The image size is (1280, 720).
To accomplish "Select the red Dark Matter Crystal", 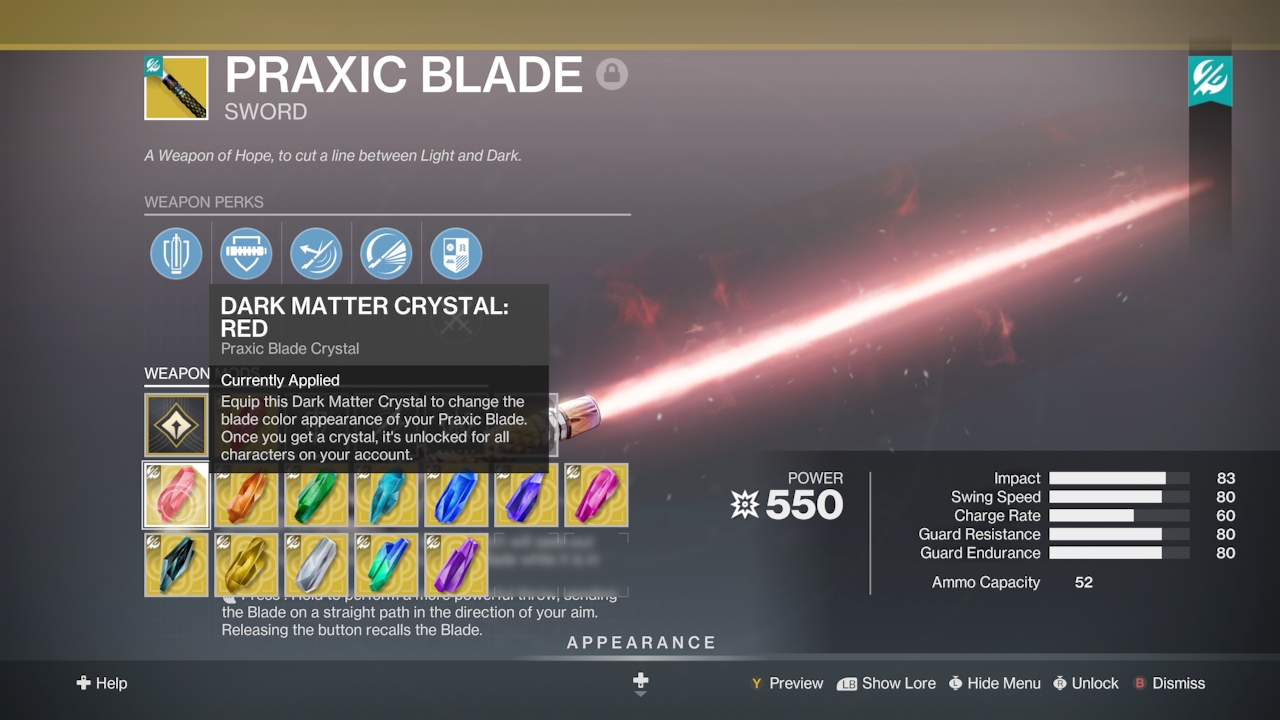I will (x=177, y=495).
